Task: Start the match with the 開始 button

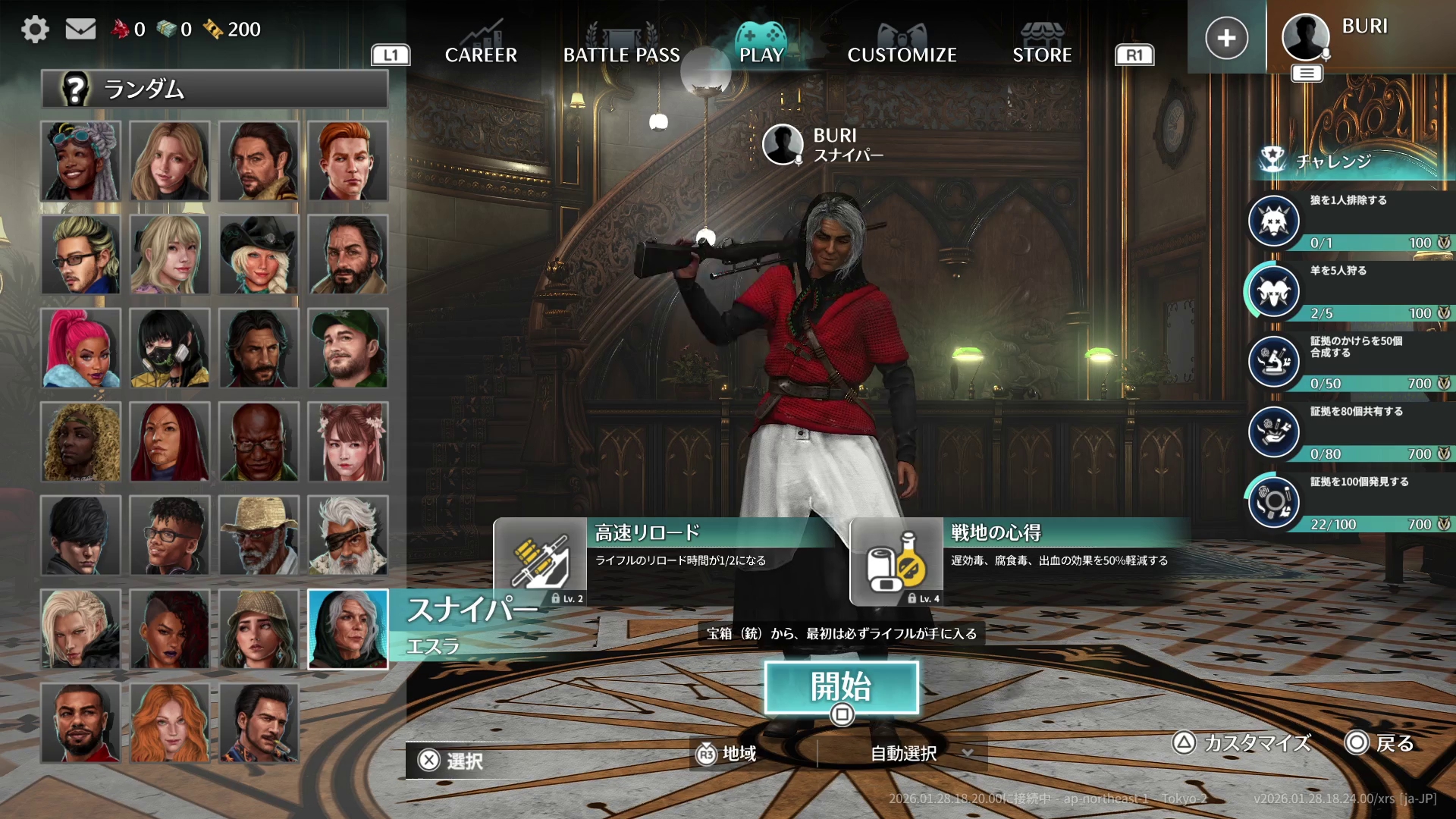Action: [x=841, y=687]
